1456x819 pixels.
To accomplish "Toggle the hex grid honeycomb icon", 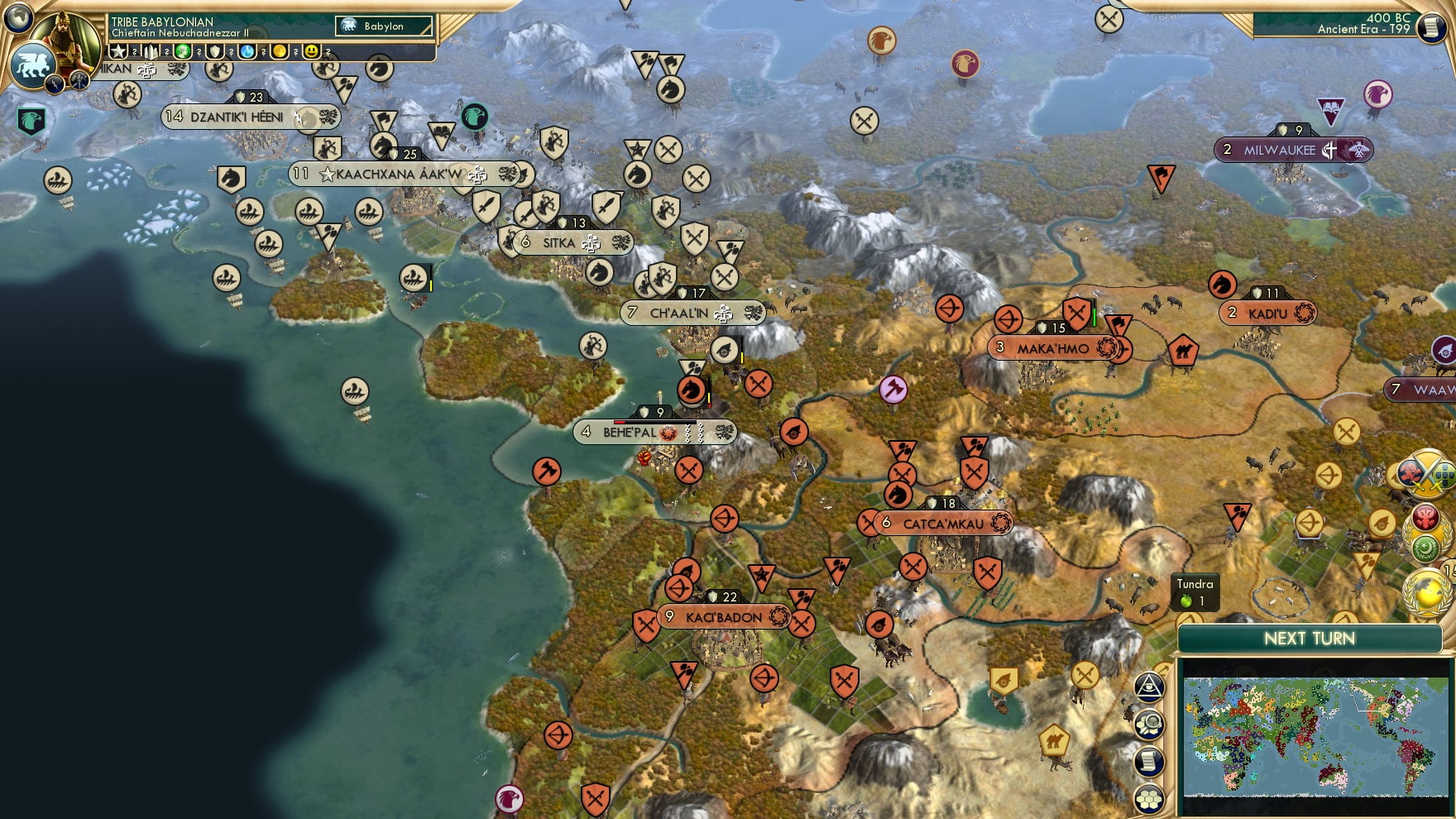I will 1150,798.
